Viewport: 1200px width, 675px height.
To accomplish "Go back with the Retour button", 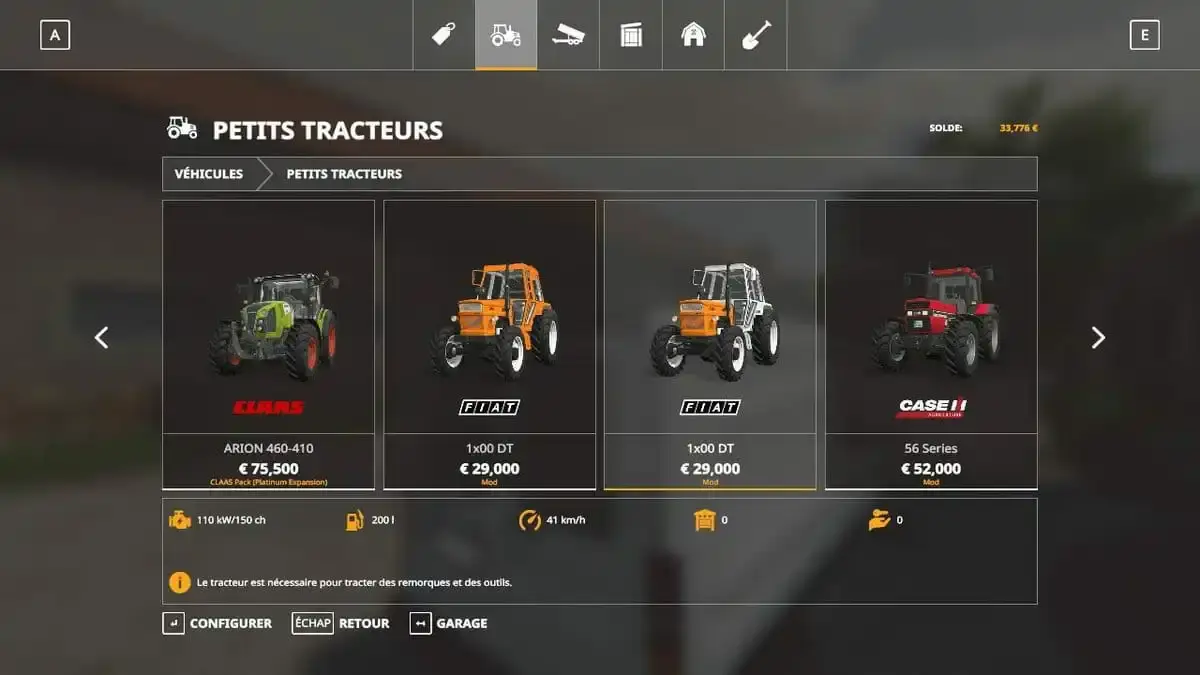I will click(342, 623).
